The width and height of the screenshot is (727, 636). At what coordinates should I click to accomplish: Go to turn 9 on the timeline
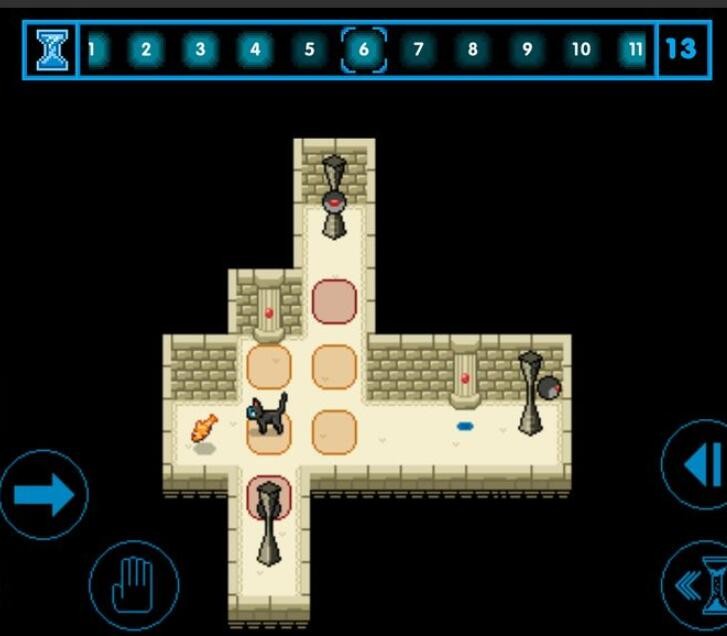[x=527, y=49]
